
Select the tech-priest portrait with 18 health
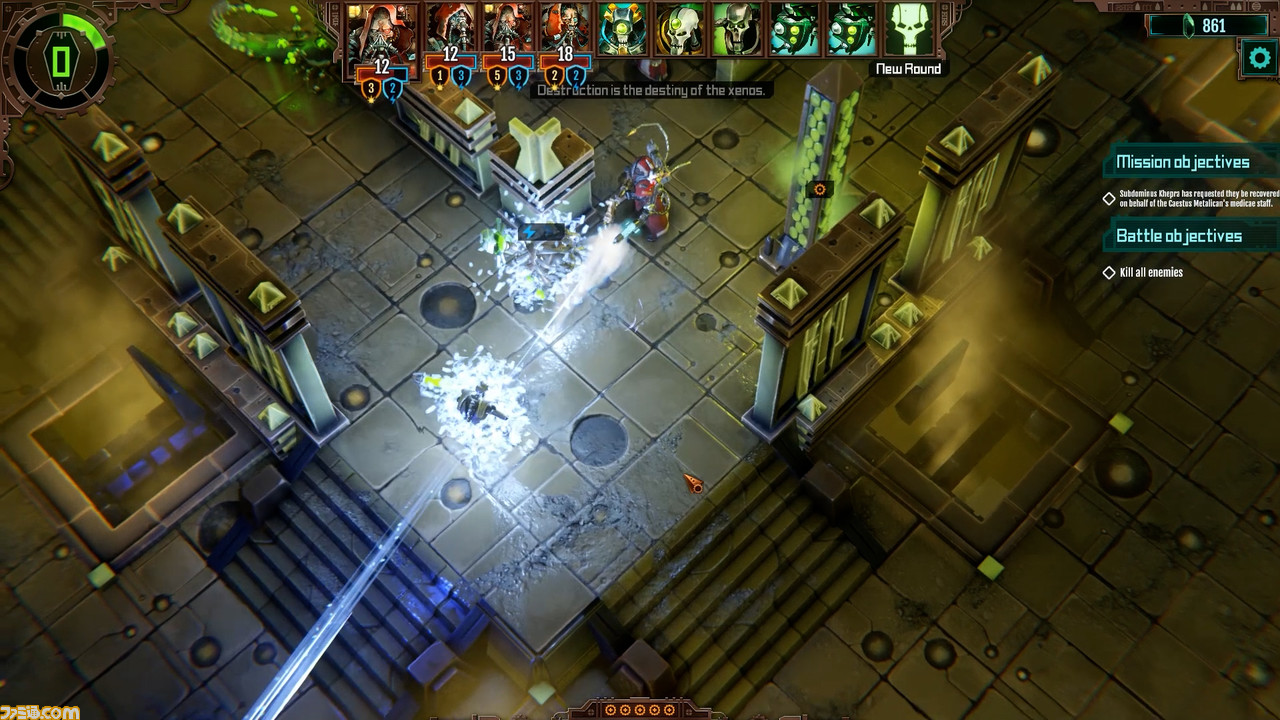coord(566,28)
